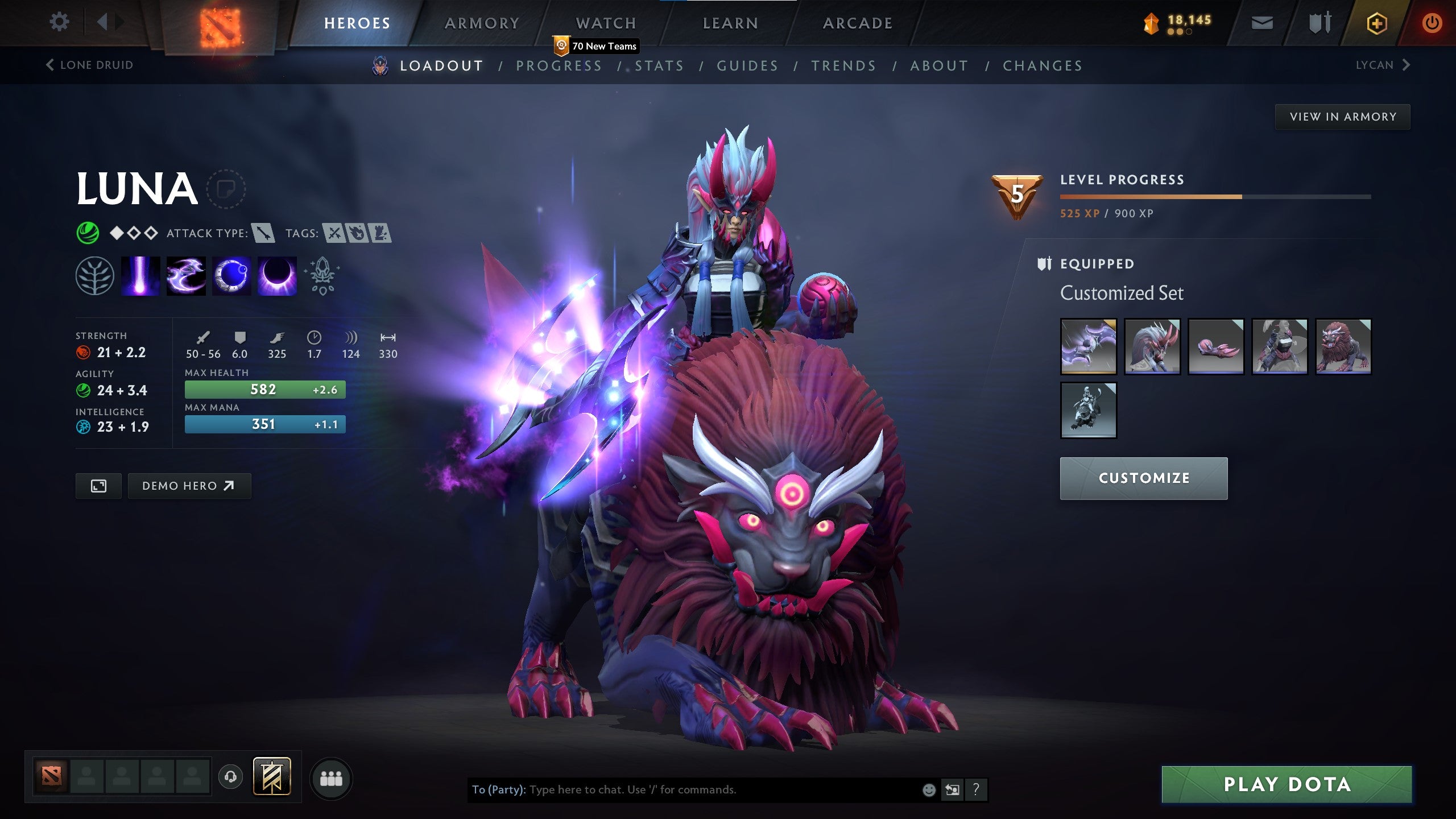The width and height of the screenshot is (1456, 819).
Task: Open the mail inbox envelope icon
Action: point(1261,23)
